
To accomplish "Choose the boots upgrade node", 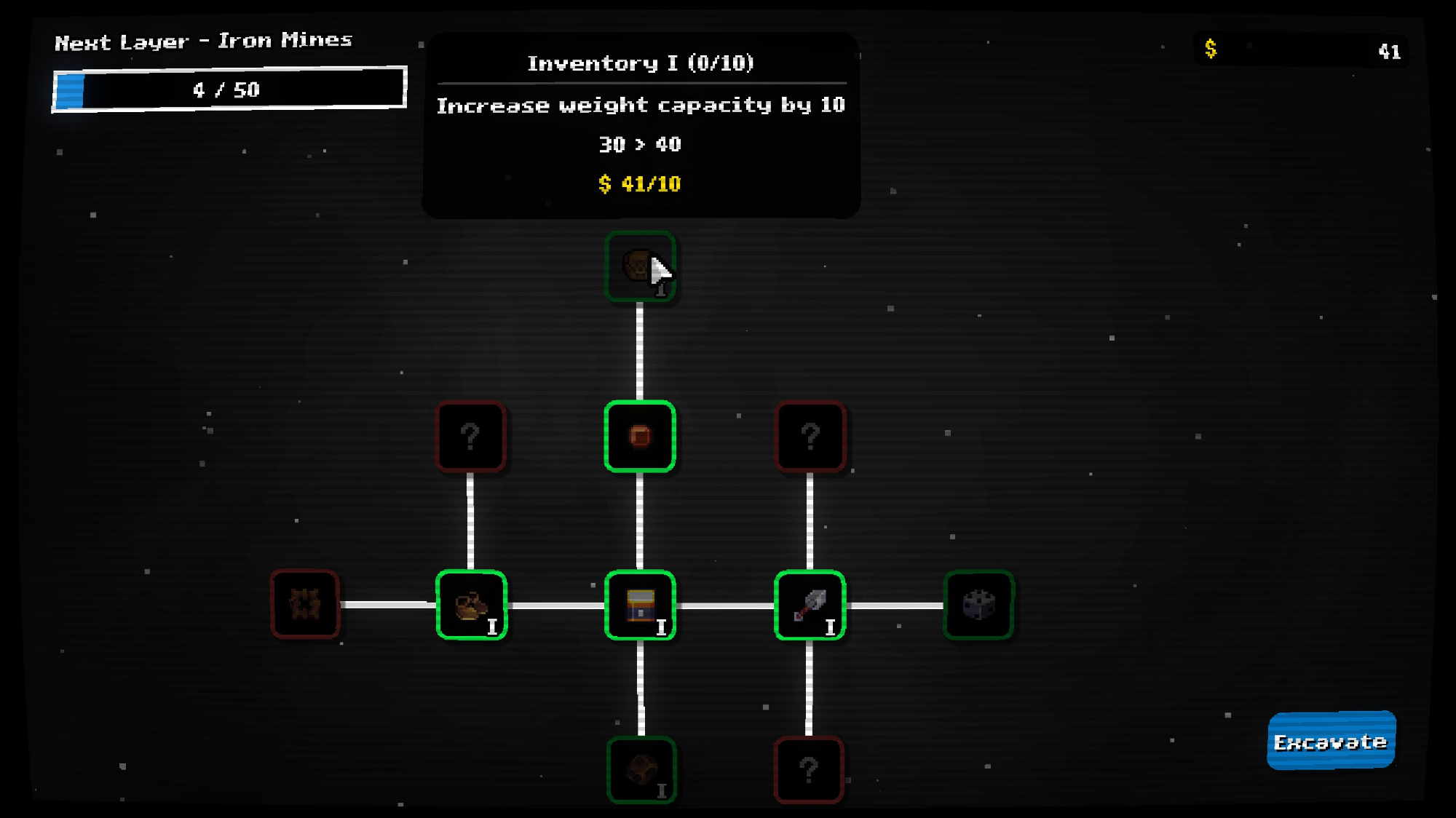I will pyautogui.click(x=471, y=605).
